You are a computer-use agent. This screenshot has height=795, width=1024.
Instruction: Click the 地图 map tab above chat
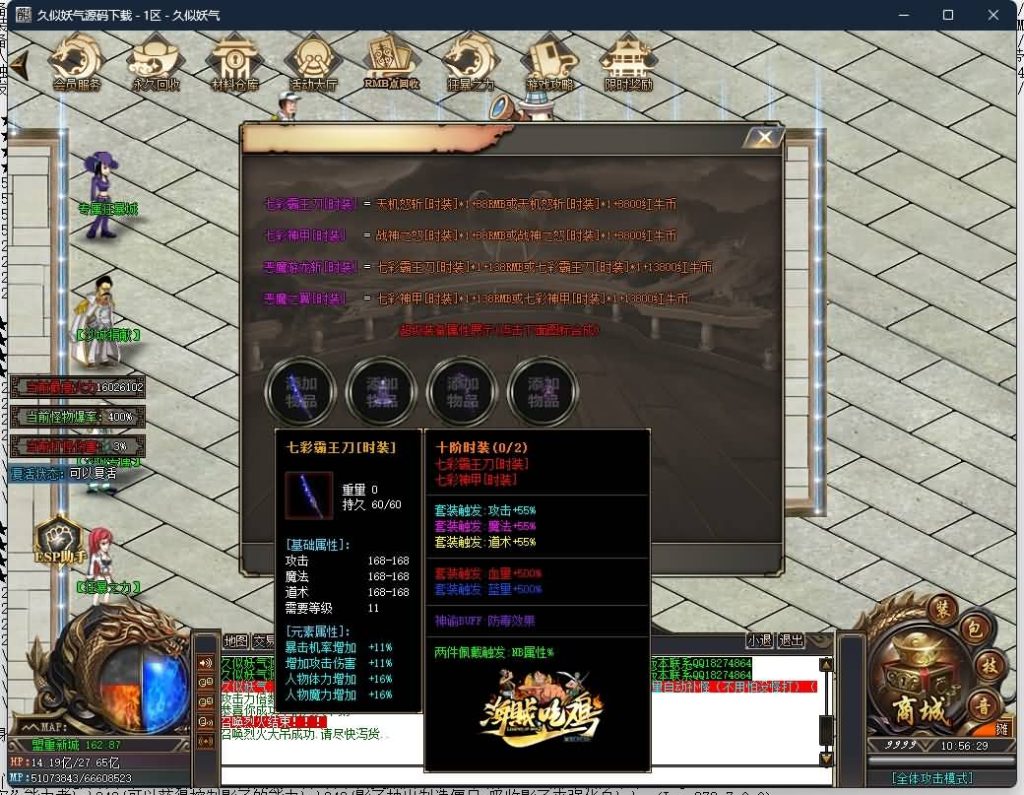236,641
